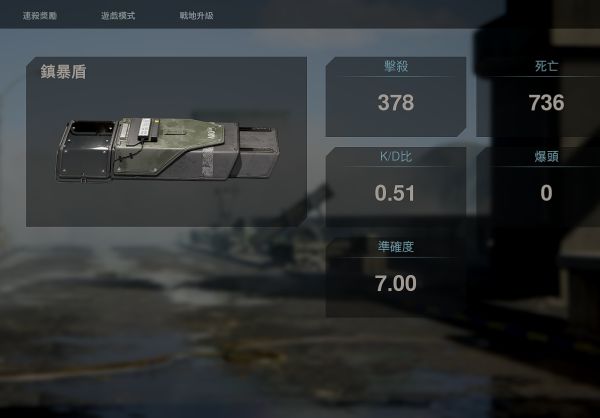Switch to the 遊戲模式 tab

[x=118, y=17]
